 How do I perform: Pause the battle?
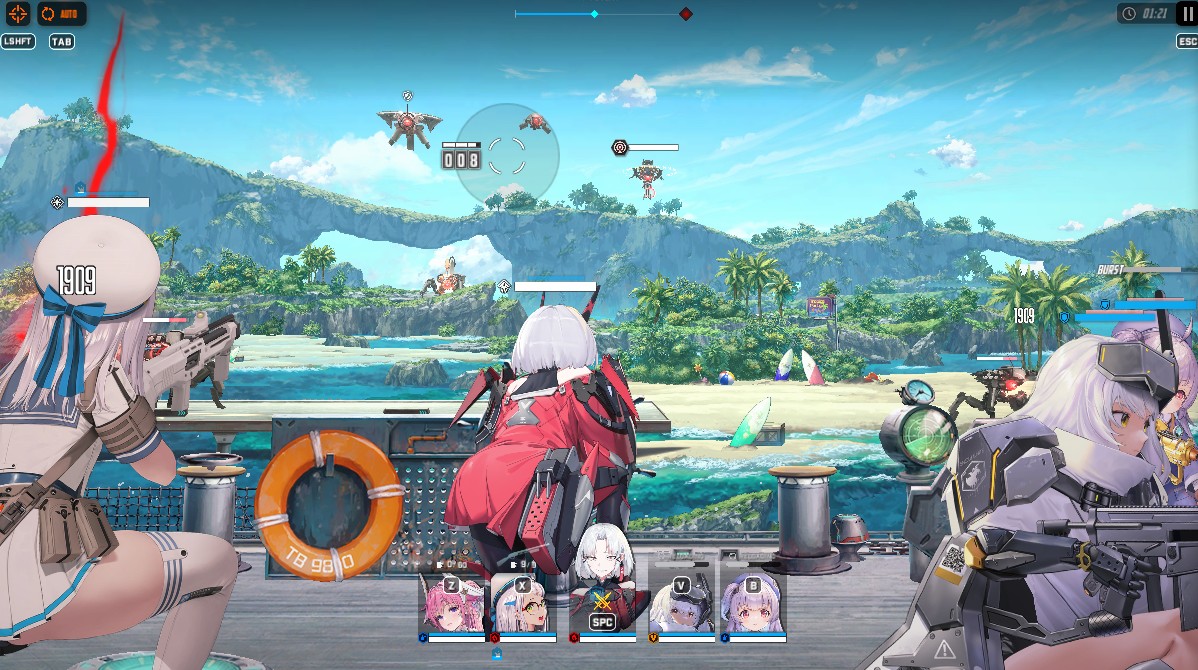[1186, 14]
